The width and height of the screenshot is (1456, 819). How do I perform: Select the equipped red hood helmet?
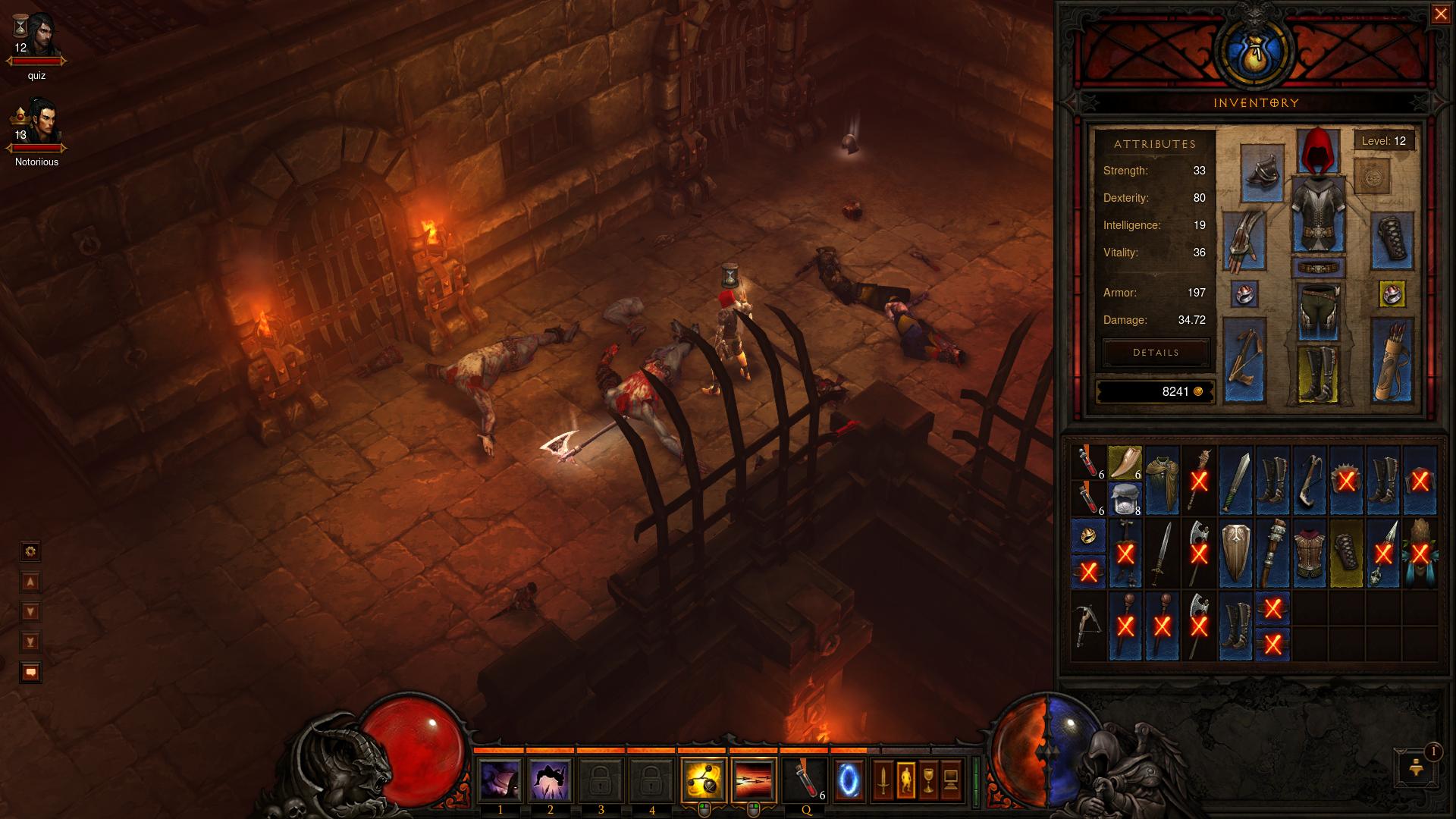[1319, 151]
